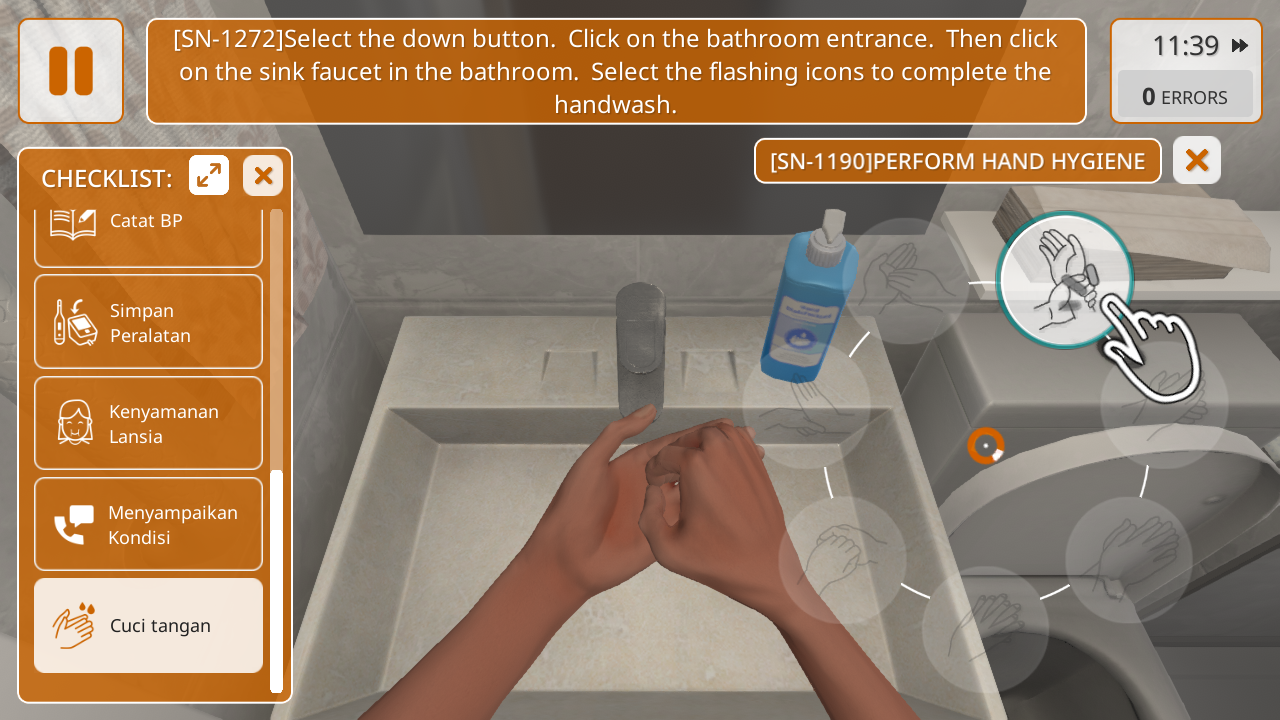
Task: Fast-forward the timer with the arrow icon
Action: [x=1240, y=46]
